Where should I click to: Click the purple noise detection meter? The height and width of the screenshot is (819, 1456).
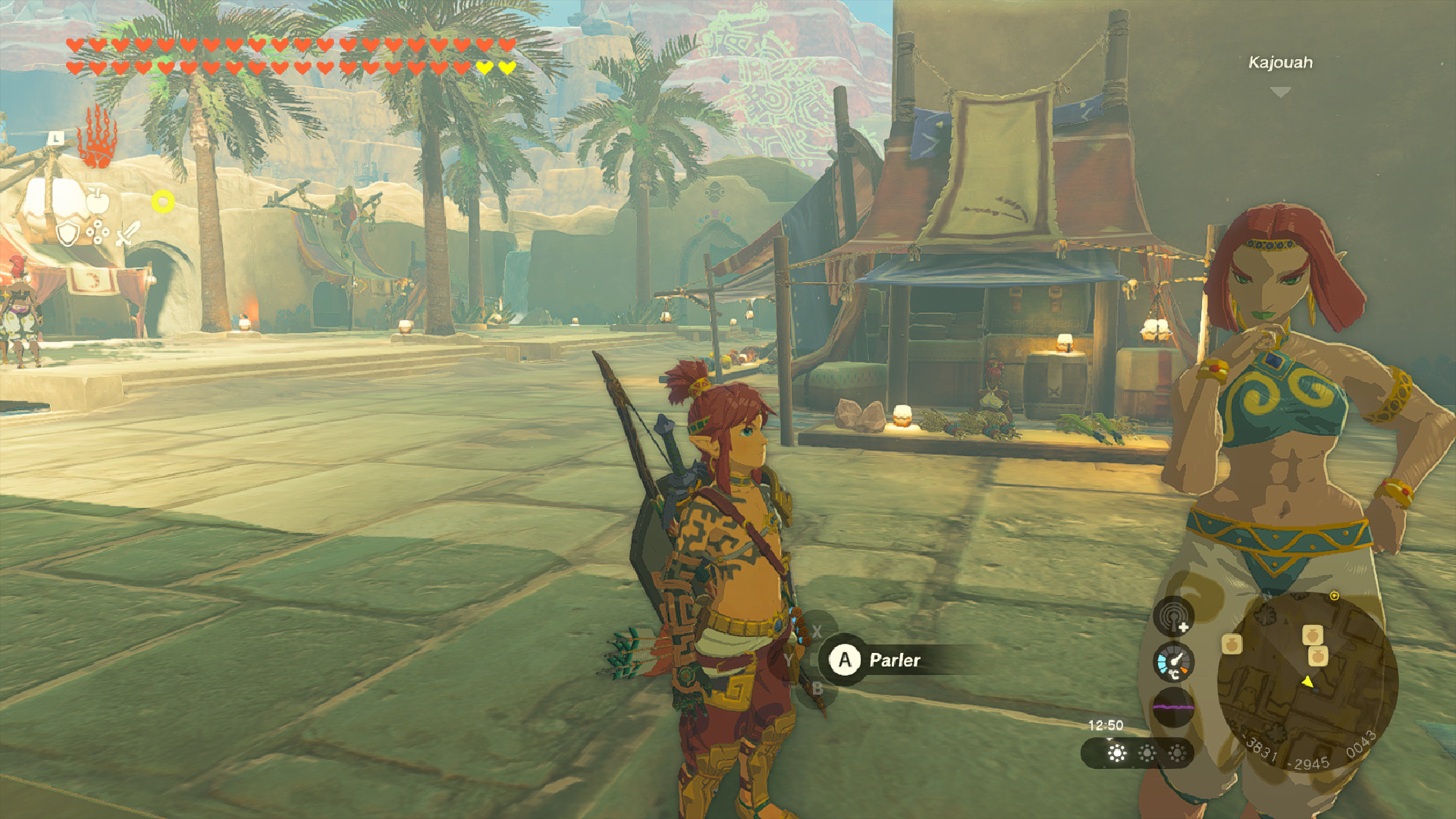pyautogui.click(x=1174, y=705)
